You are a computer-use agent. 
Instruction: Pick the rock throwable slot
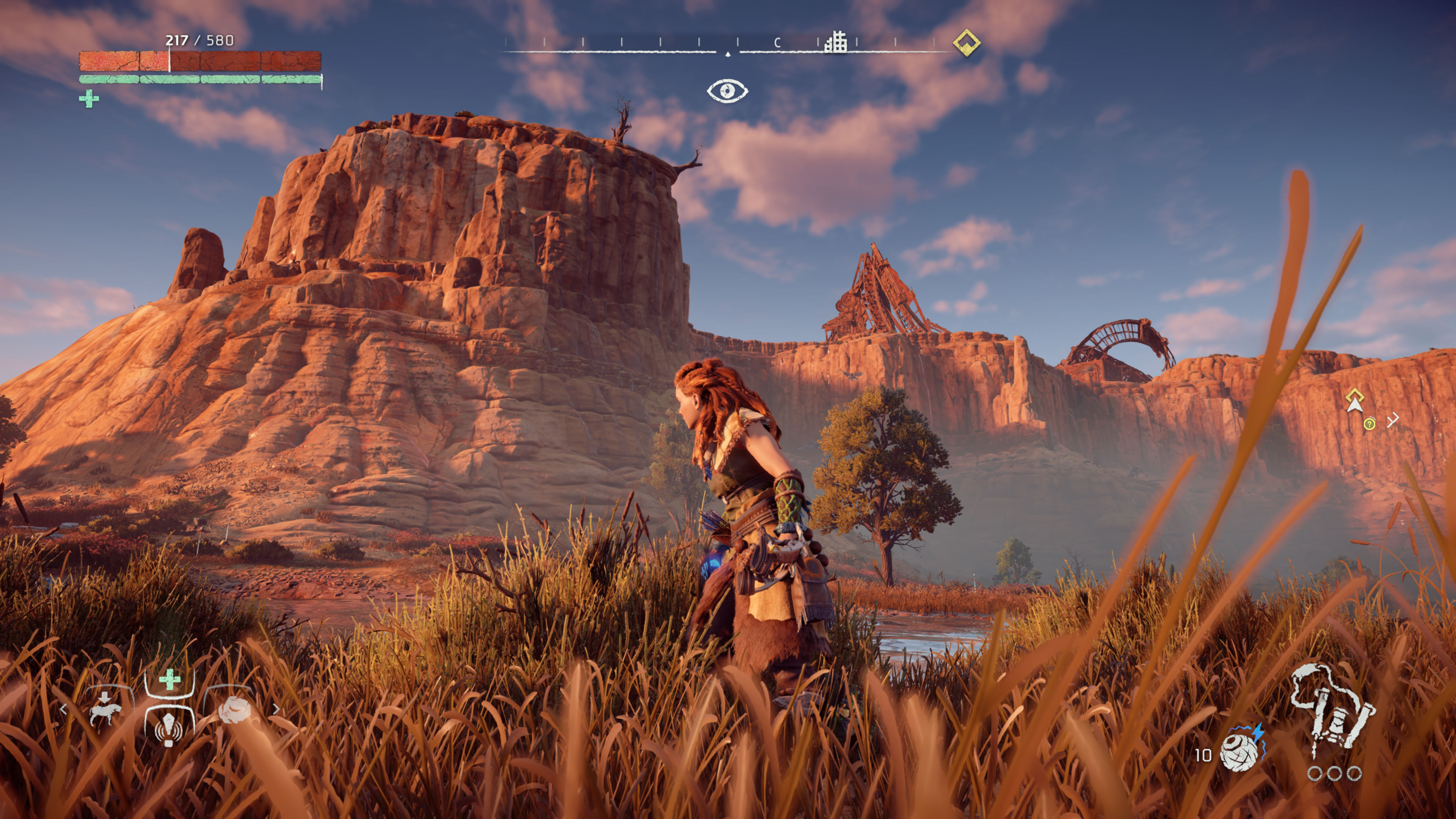[x=233, y=711]
